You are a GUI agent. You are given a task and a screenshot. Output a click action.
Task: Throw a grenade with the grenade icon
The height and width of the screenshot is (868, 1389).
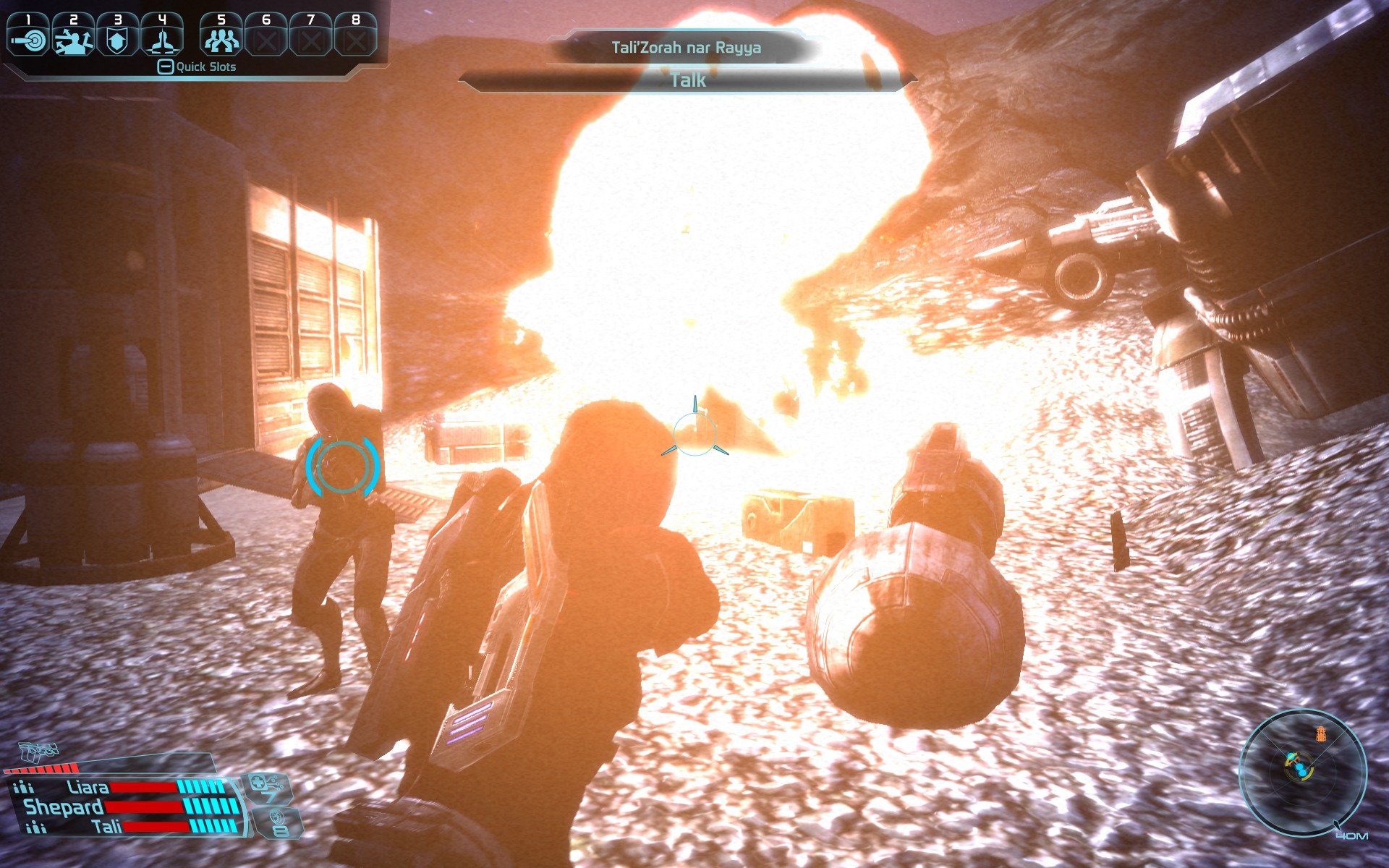click(x=275, y=823)
